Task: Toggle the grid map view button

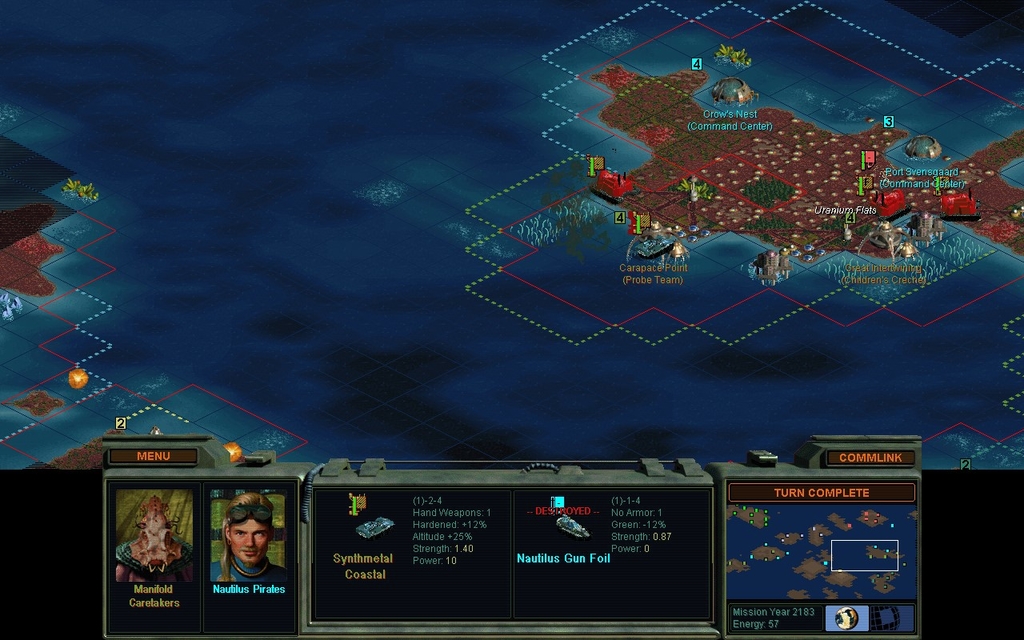Action: point(884,617)
